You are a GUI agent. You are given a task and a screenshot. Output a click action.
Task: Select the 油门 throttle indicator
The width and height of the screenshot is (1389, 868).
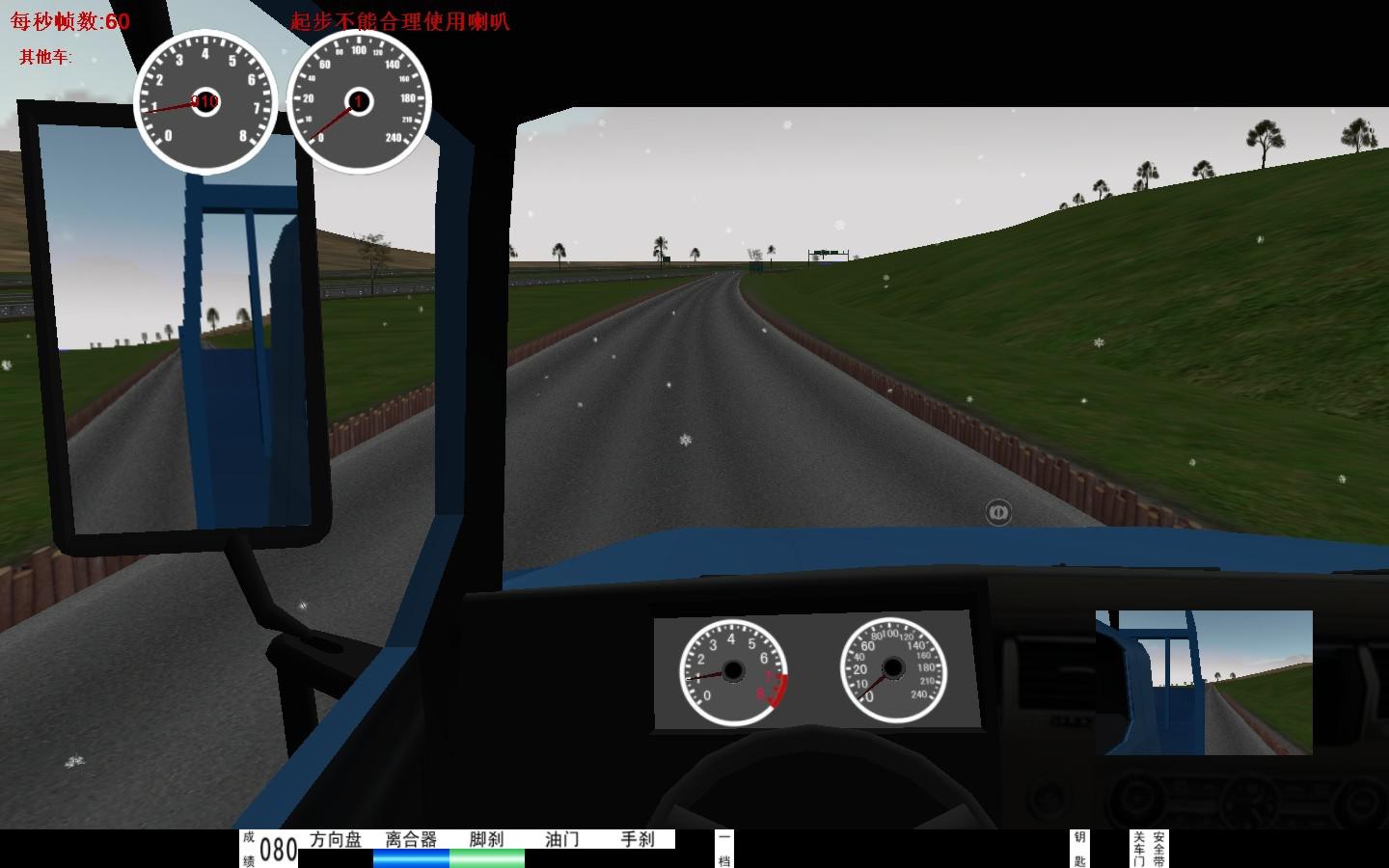coord(561,840)
